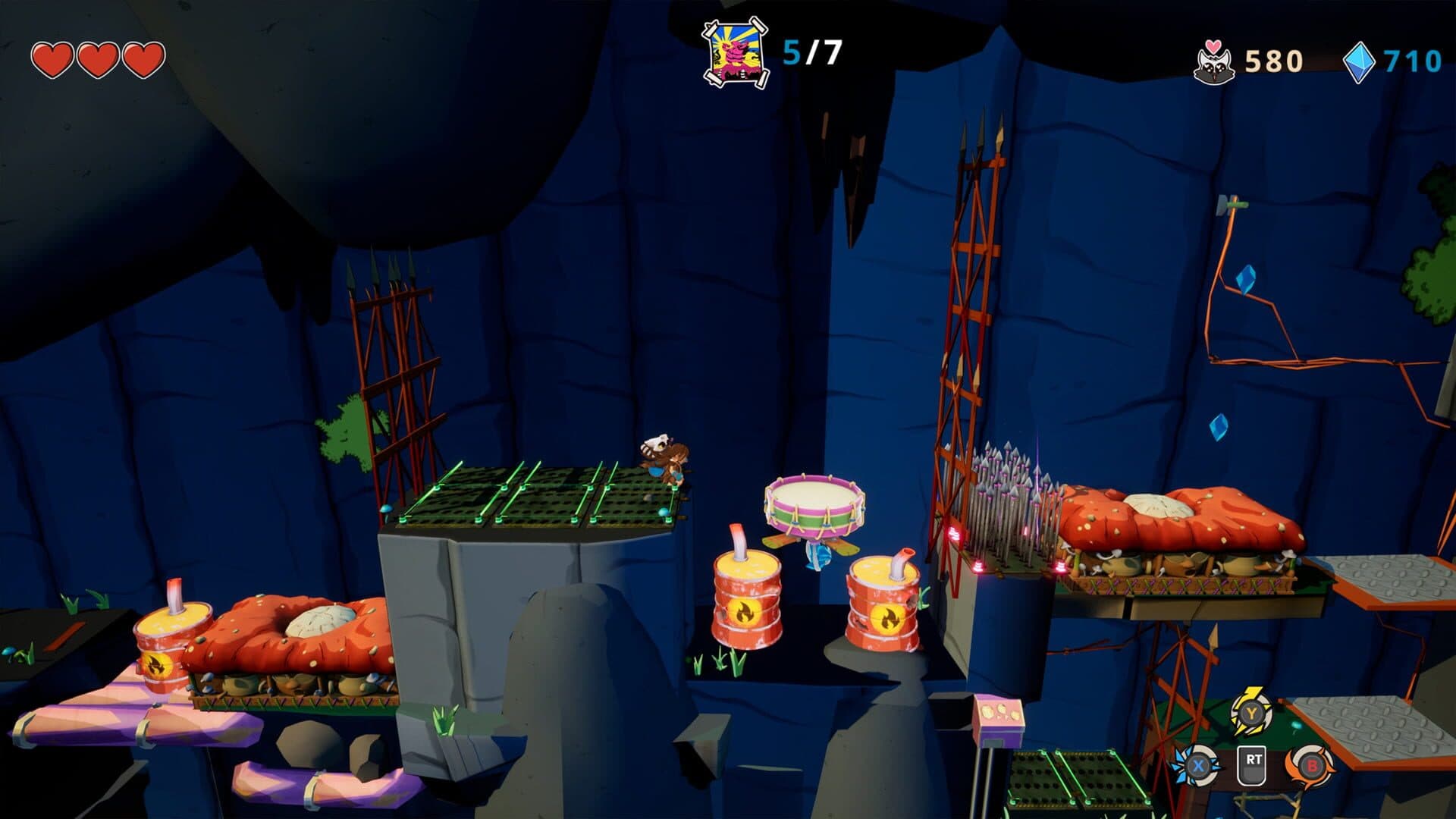Click the pink dragon poster collectible icon
Viewport: 1456px width, 819px height.
[x=734, y=52]
